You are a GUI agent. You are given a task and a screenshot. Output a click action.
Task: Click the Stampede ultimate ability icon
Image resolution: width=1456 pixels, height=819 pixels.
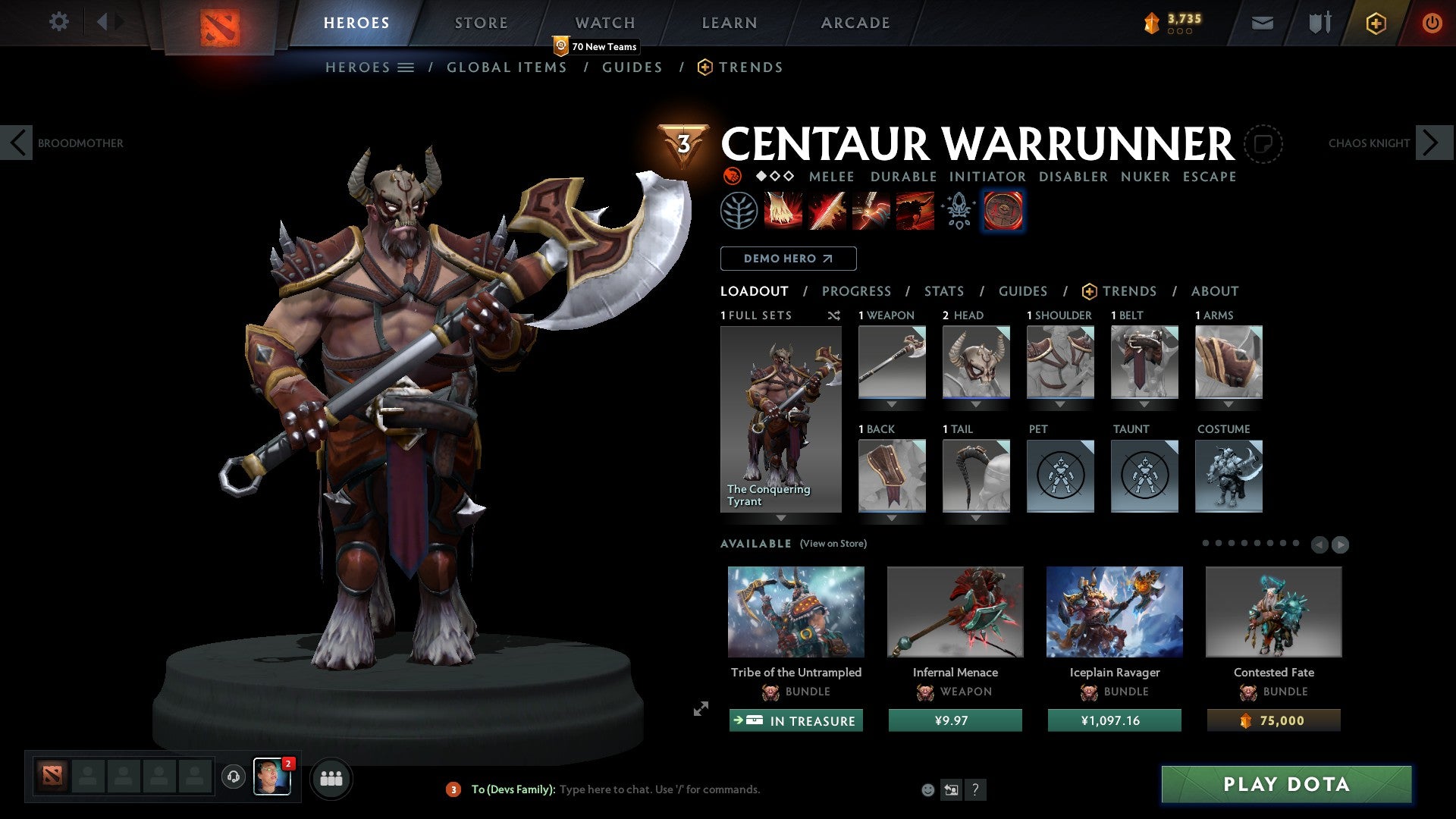pos(915,210)
